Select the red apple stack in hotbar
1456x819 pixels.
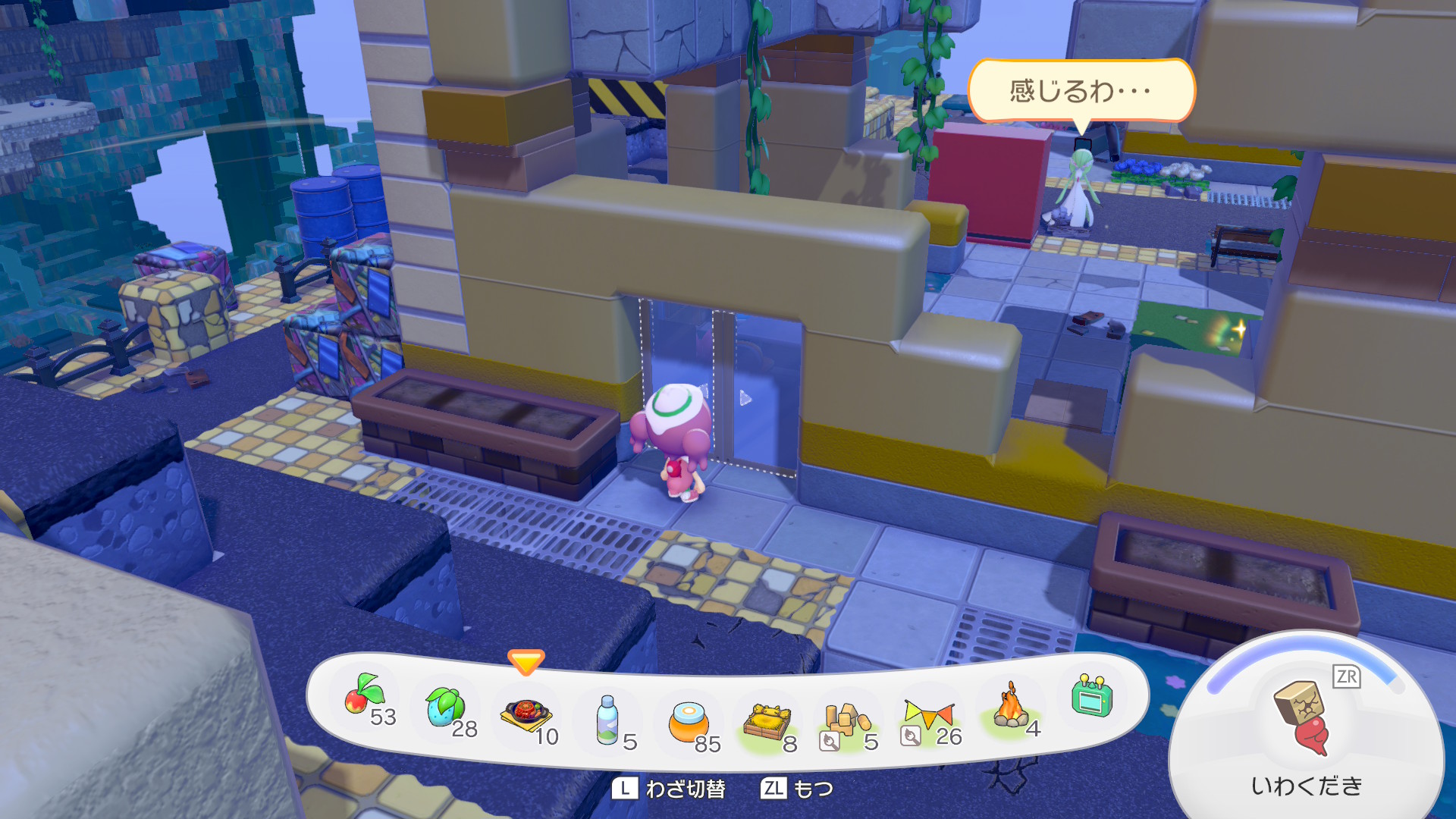365,698
